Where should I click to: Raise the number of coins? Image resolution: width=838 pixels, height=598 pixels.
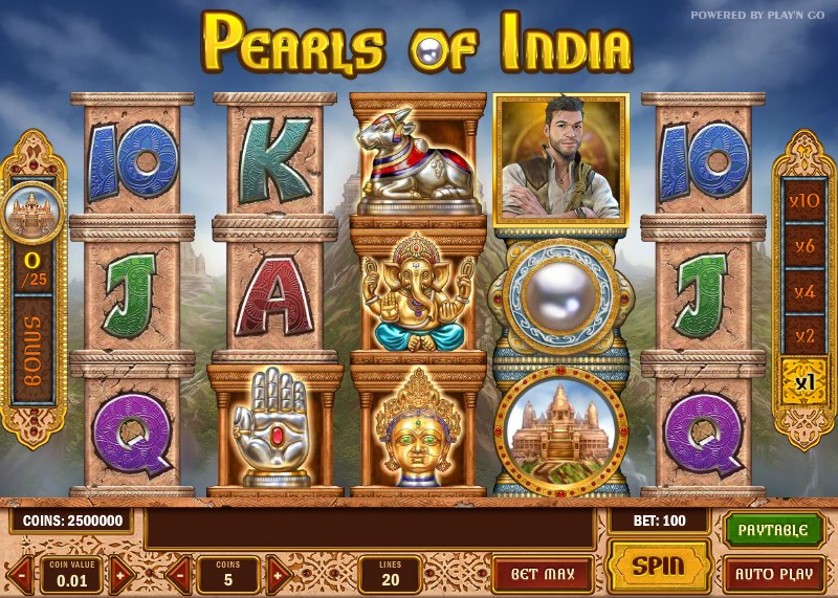(278, 575)
